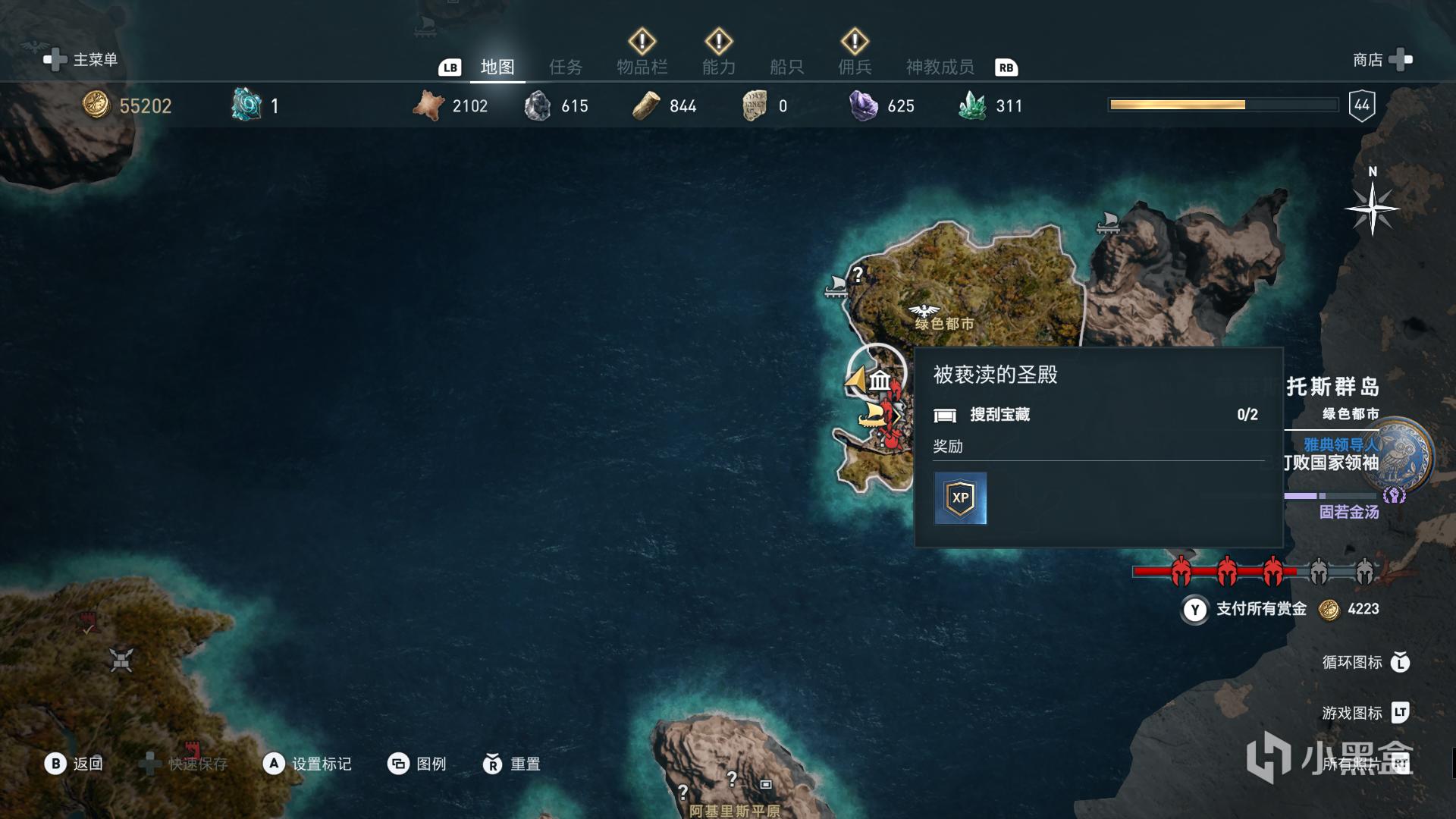Toggle 游戏图标 game icons
1456x819 pixels.
click(x=1365, y=713)
